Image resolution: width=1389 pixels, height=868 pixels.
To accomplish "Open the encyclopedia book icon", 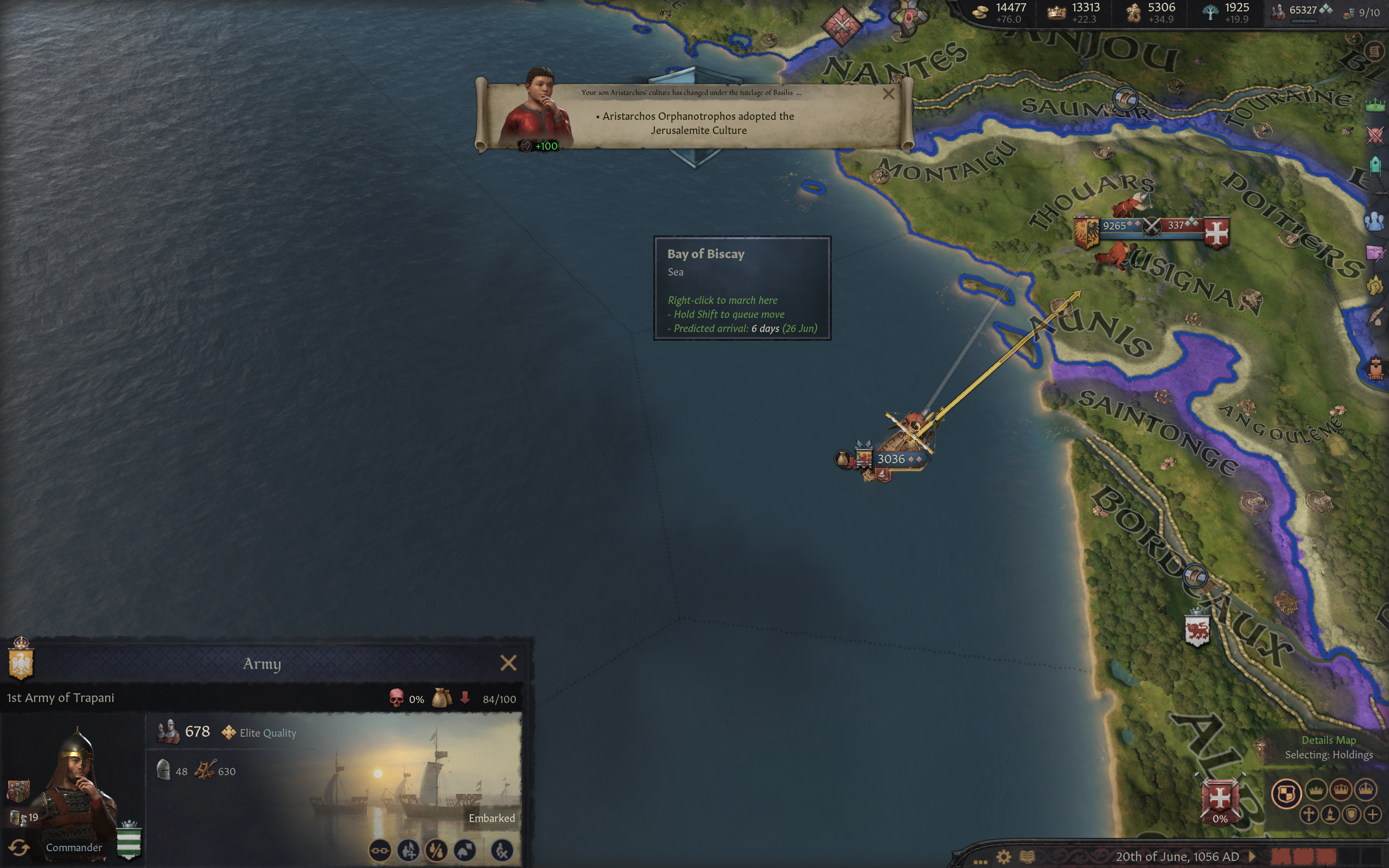I will [1027, 857].
